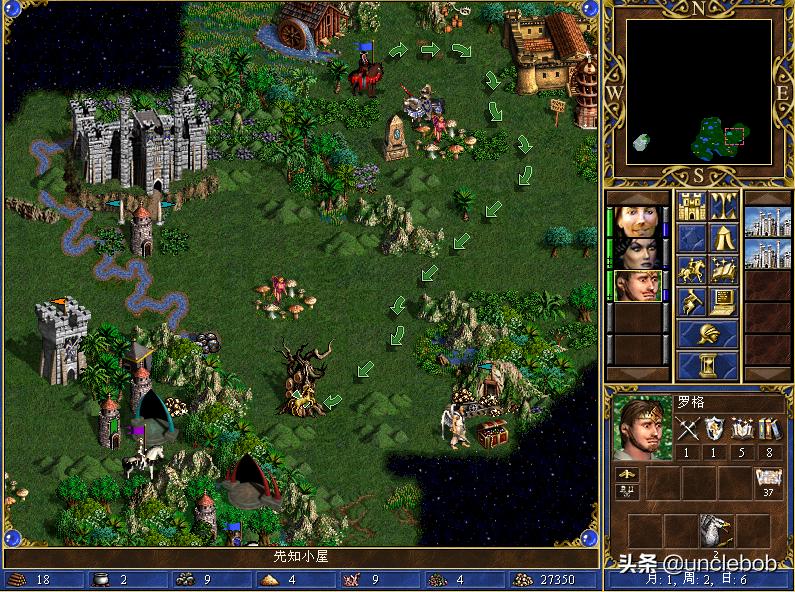Select the griffin troop slot in hero info

(x=715, y=532)
